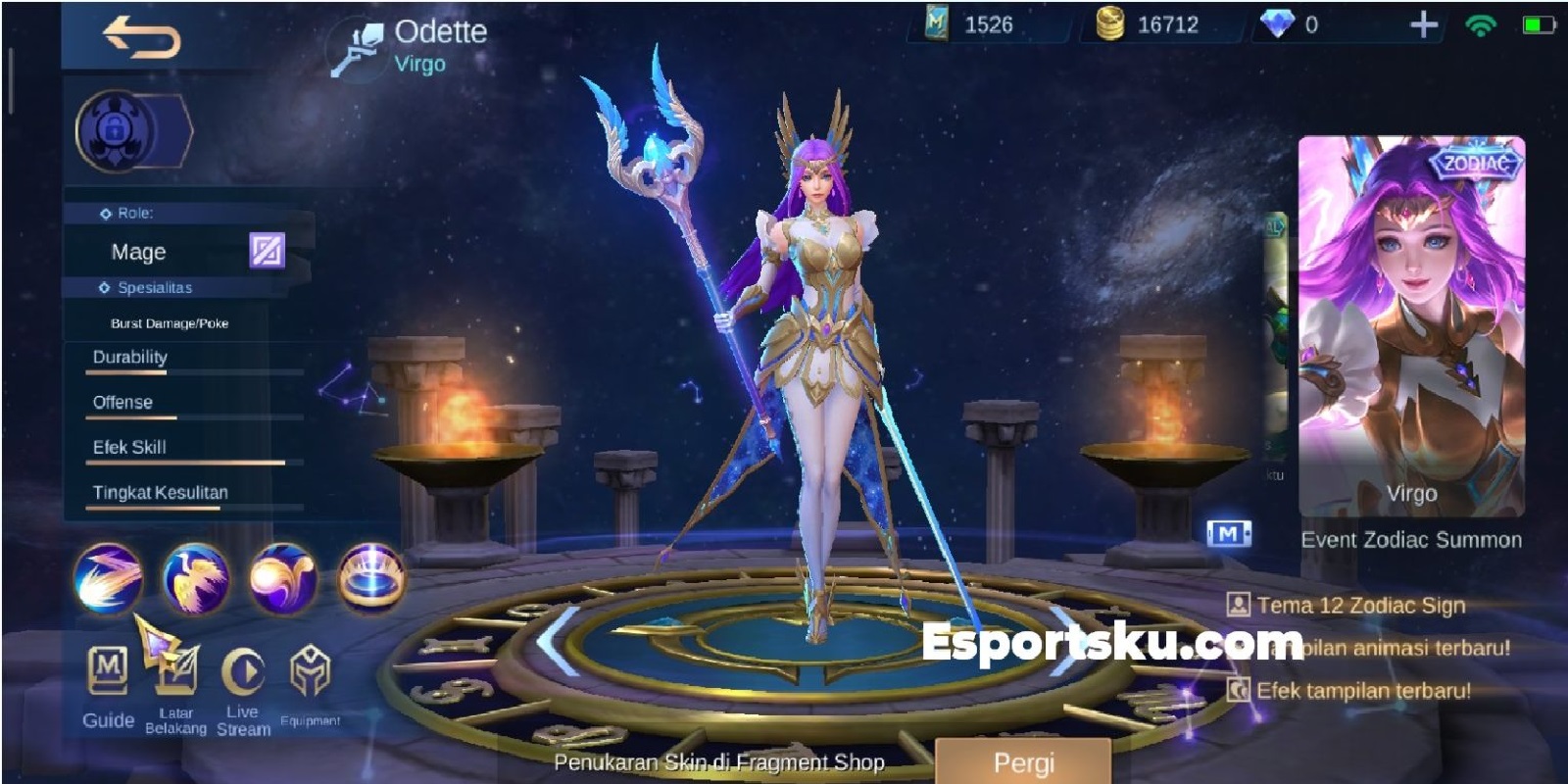Image resolution: width=1568 pixels, height=784 pixels.
Task: Click the counter info icon beside Mage
Action: [266, 253]
